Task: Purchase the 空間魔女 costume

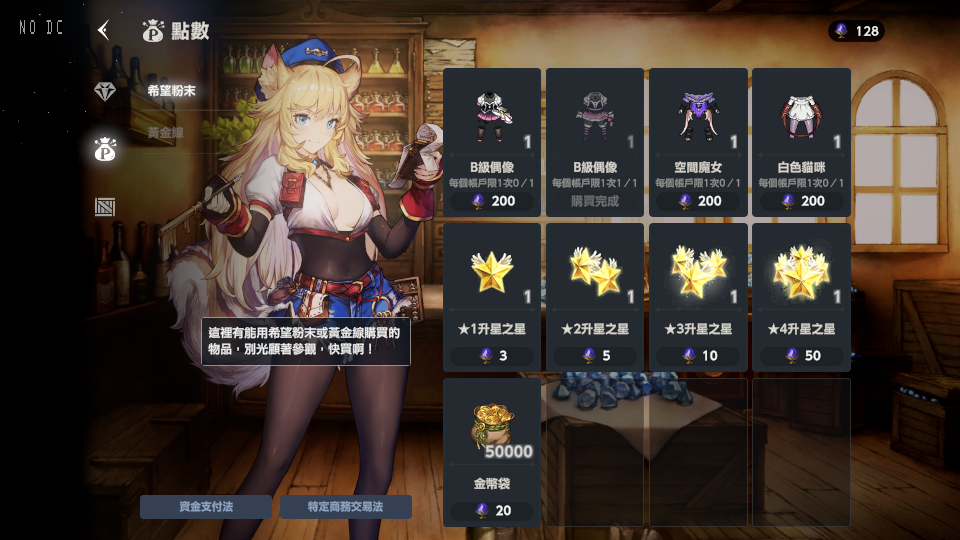Action: click(x=698, y=142)
